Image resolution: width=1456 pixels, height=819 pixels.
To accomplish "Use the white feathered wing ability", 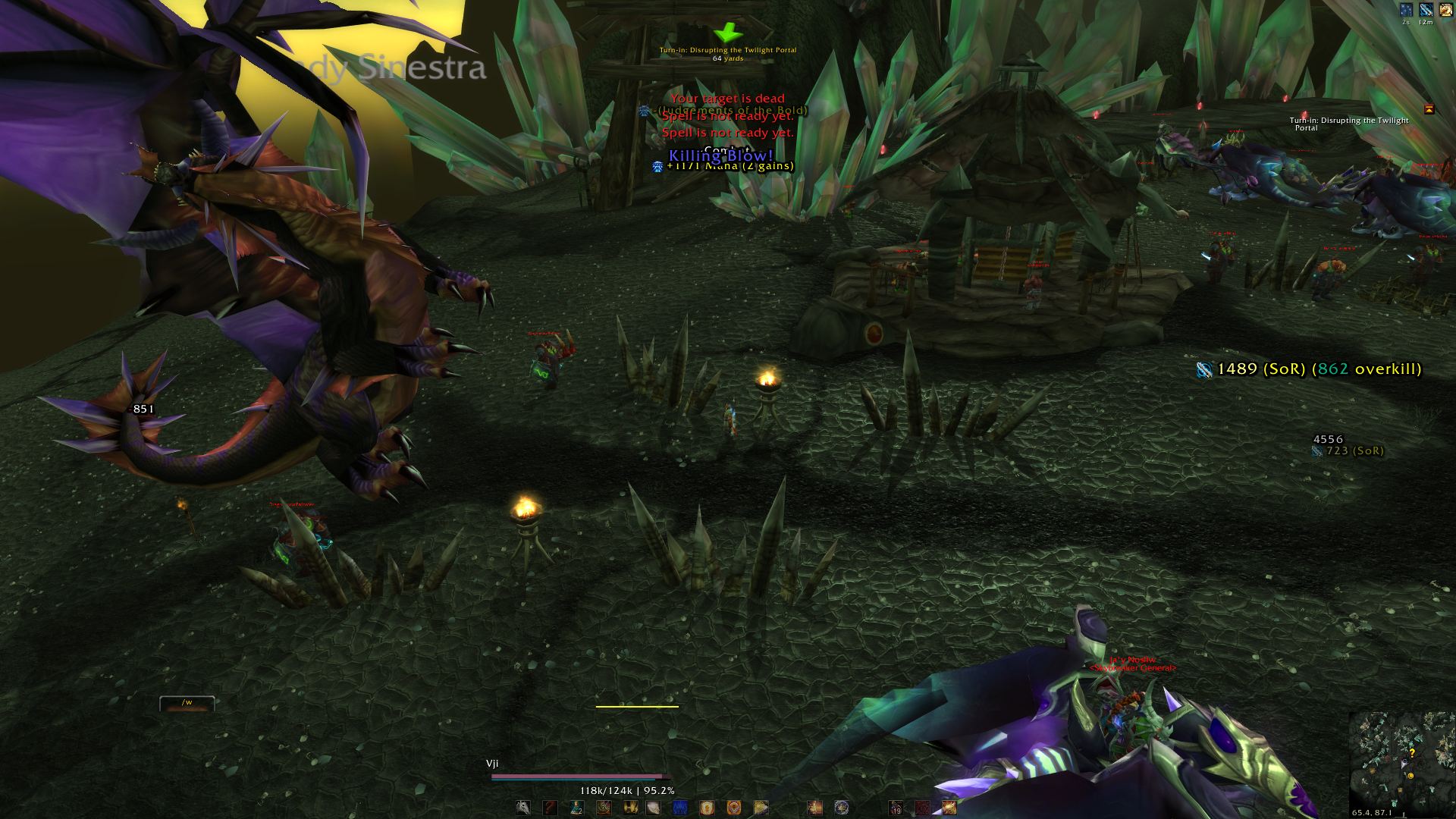I will (x=654, y=808).
